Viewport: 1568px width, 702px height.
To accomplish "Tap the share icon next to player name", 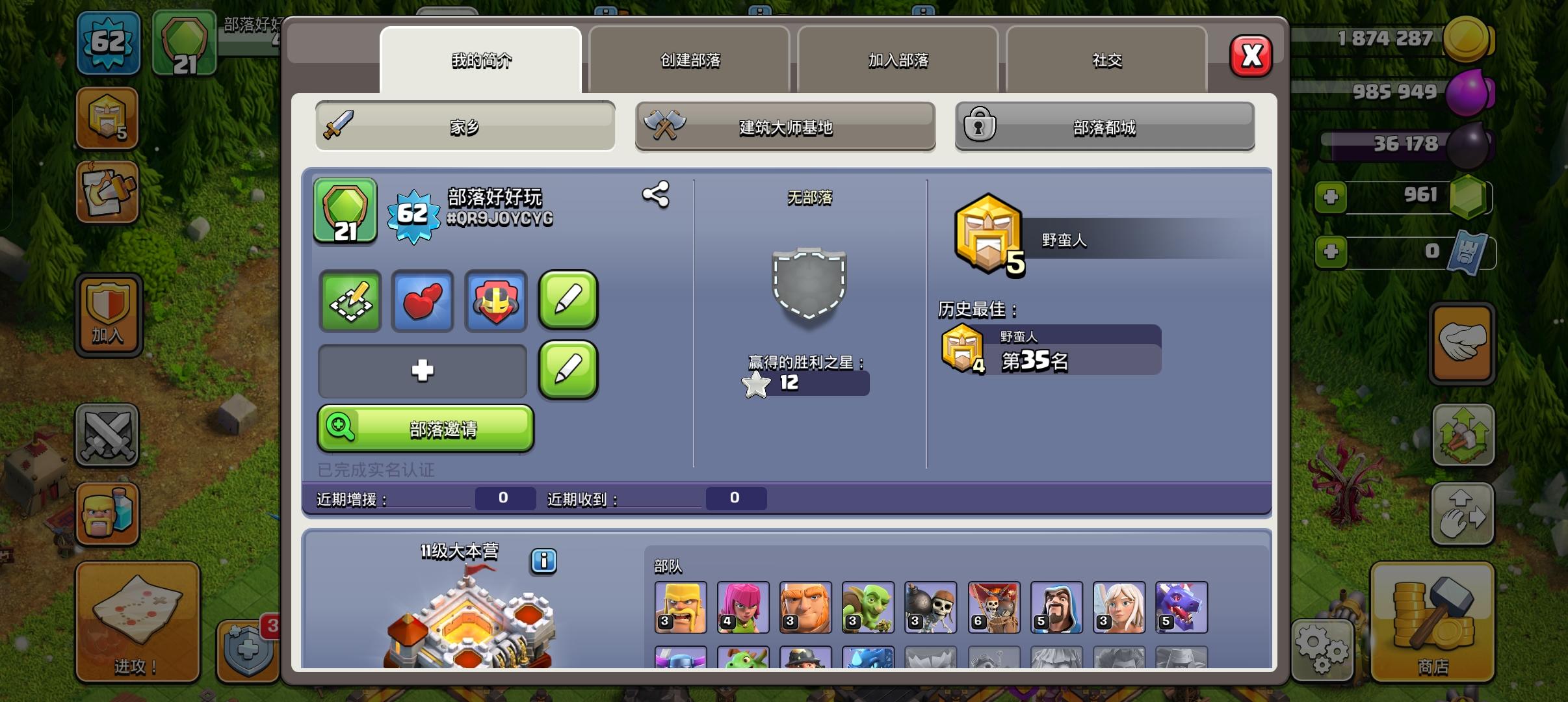I will (657, 194).
